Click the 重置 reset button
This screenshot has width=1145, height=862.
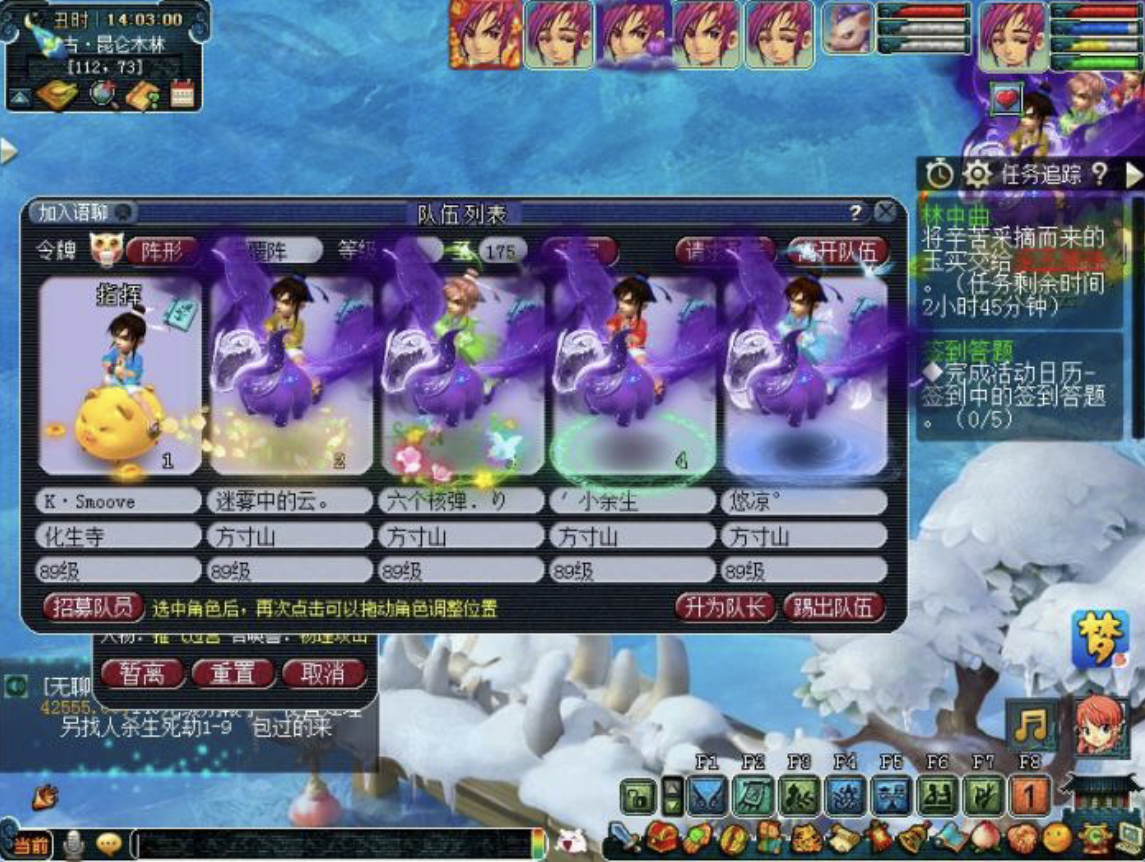(x=232, y=673)
